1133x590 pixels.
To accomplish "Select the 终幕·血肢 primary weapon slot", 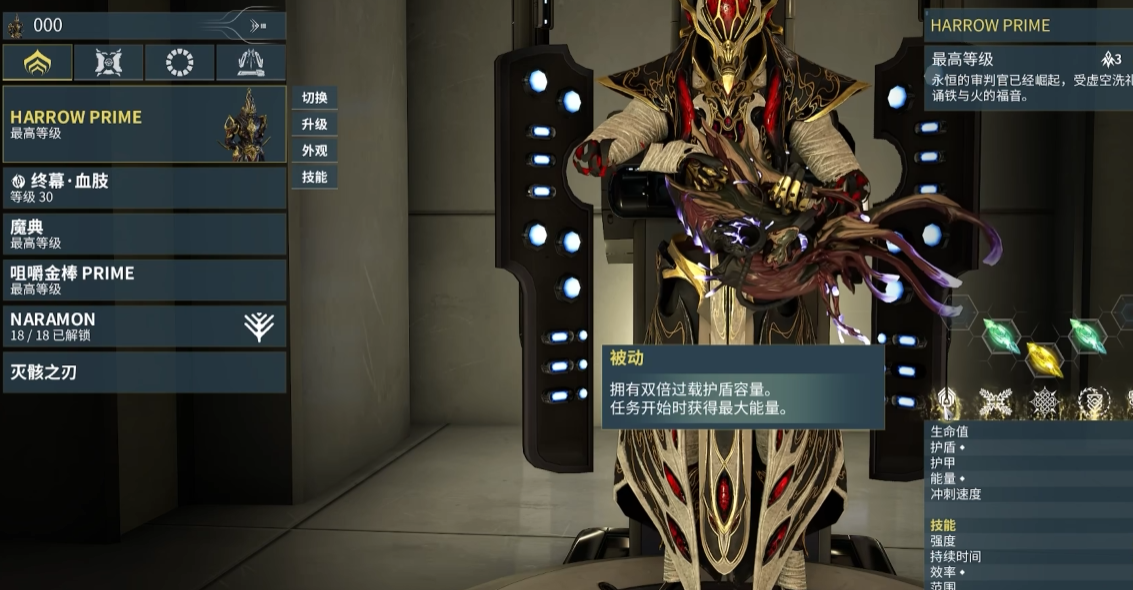I will click(x=144, y=188).
